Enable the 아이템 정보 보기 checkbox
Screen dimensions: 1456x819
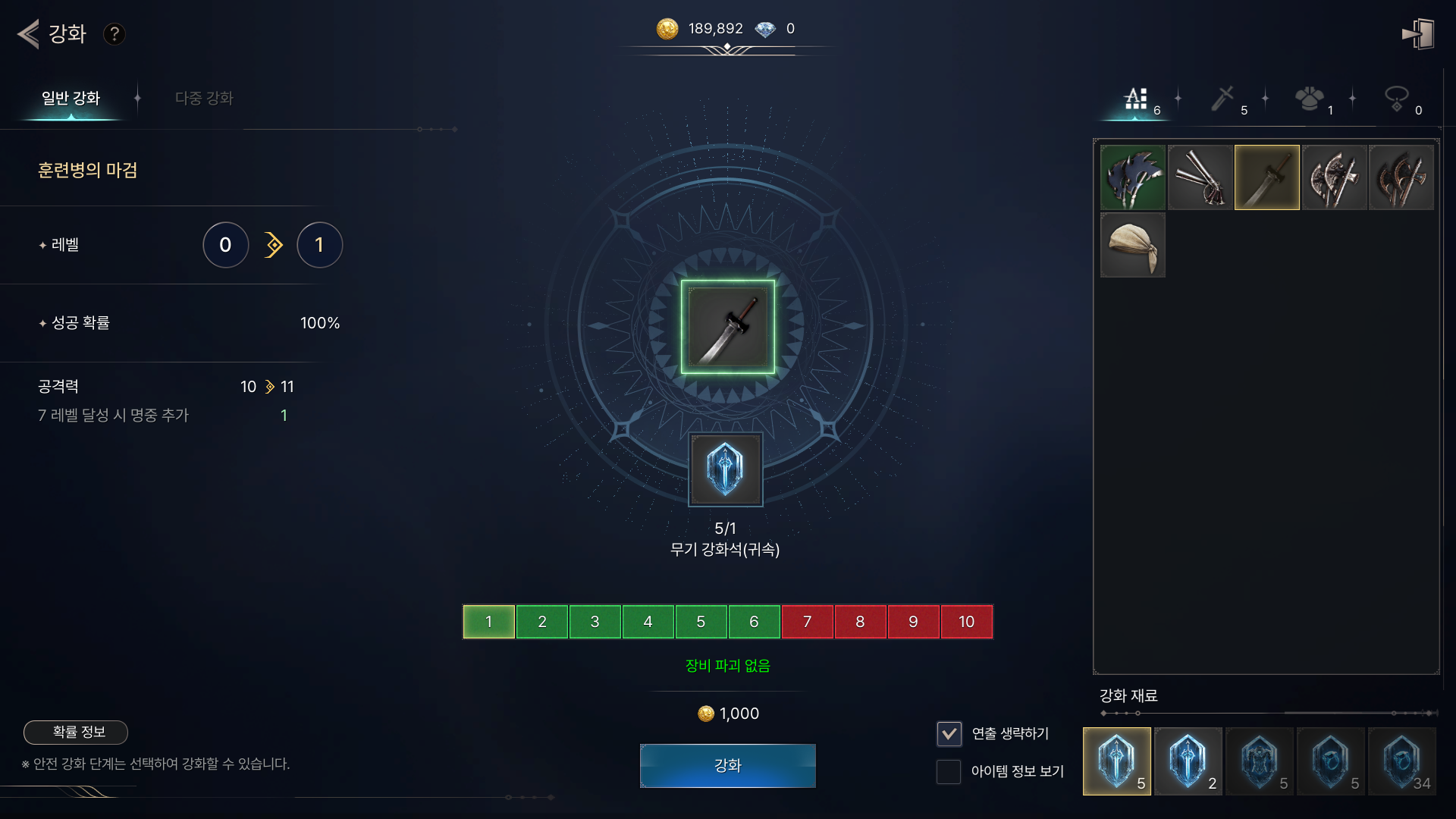tap(949, 771)
